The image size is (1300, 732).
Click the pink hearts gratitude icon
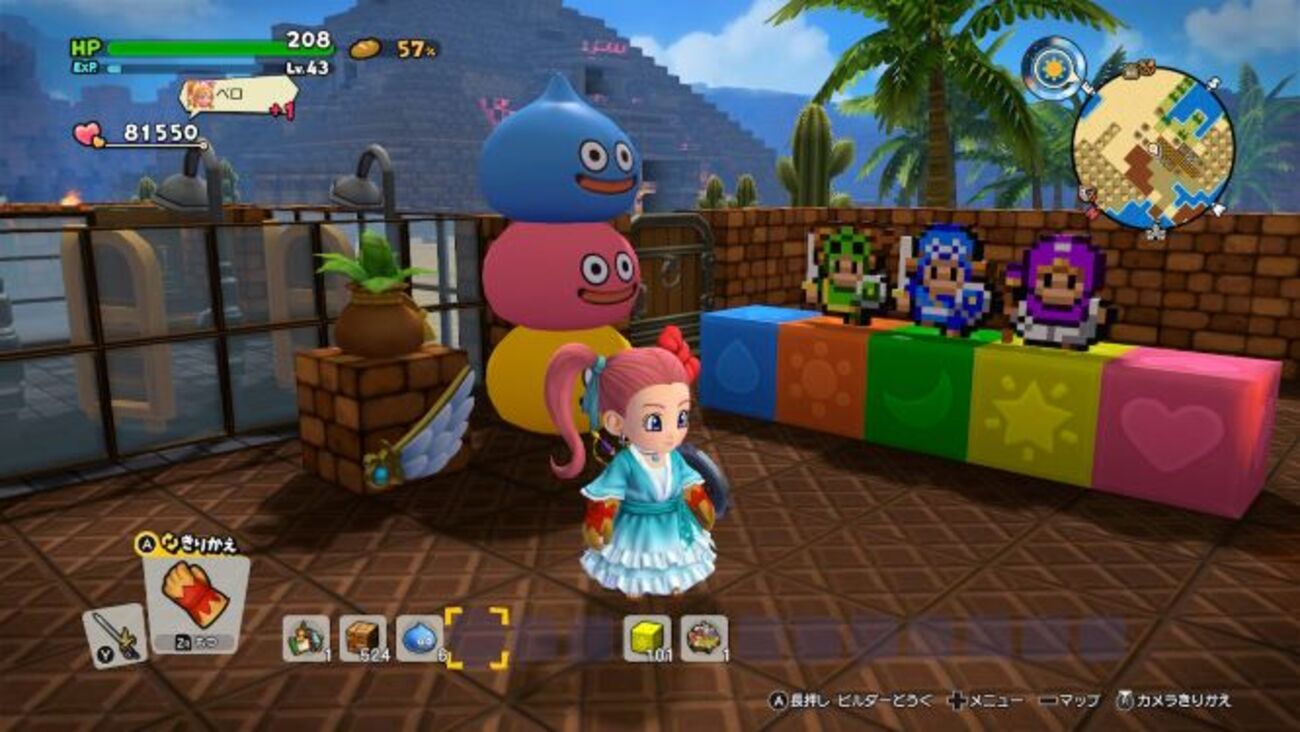click(89, 133)
